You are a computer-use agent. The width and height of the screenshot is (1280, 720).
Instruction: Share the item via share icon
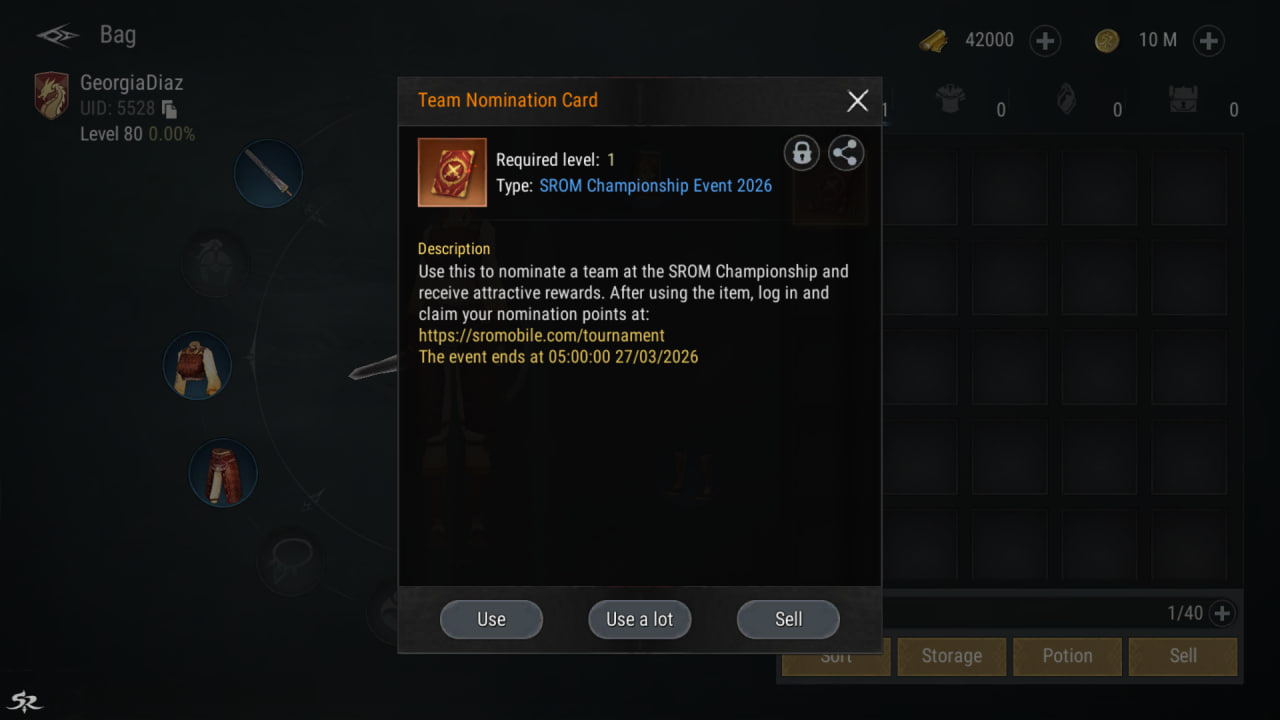[x=846, y=153]
